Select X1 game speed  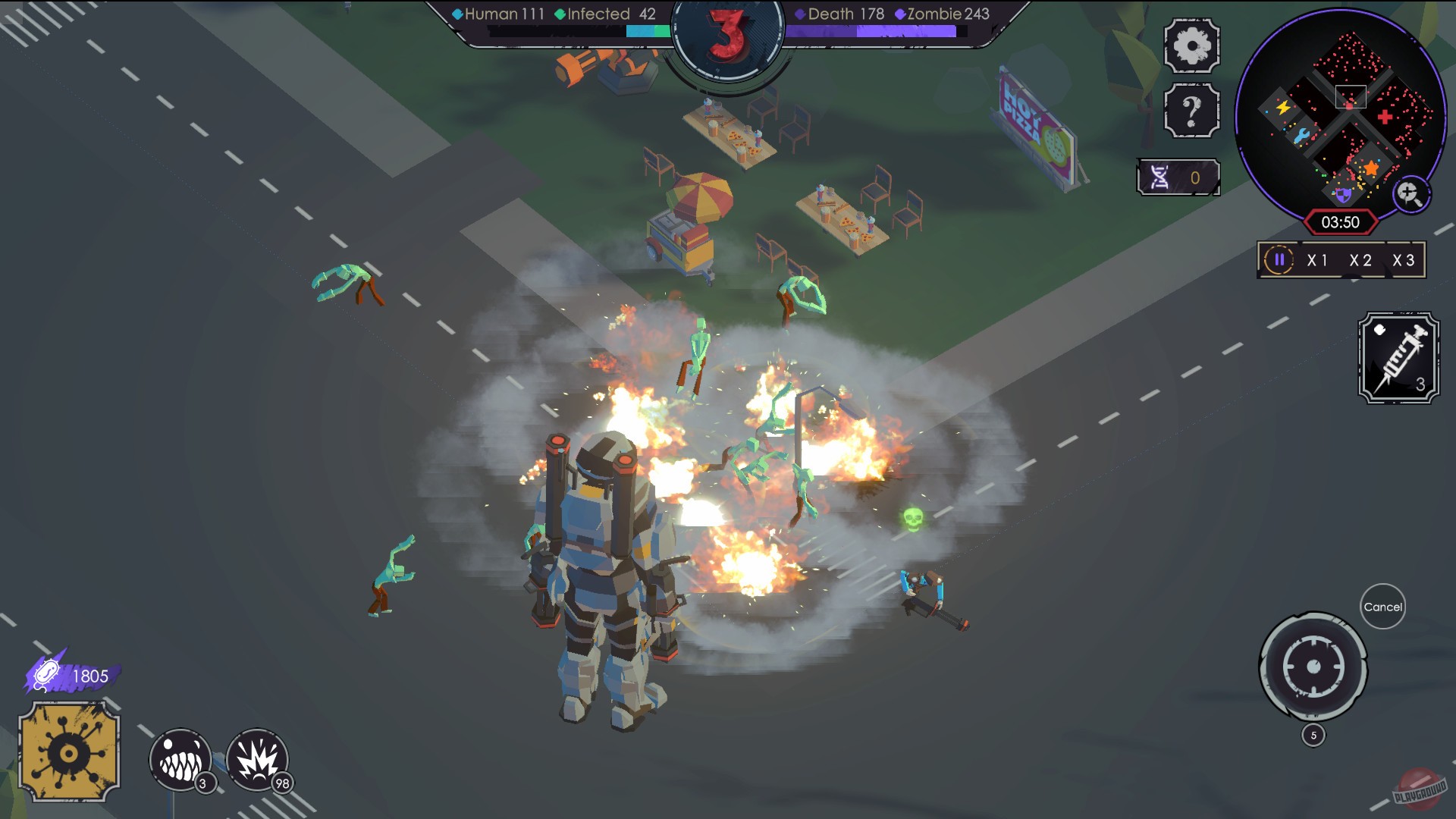pos(1316,259)
